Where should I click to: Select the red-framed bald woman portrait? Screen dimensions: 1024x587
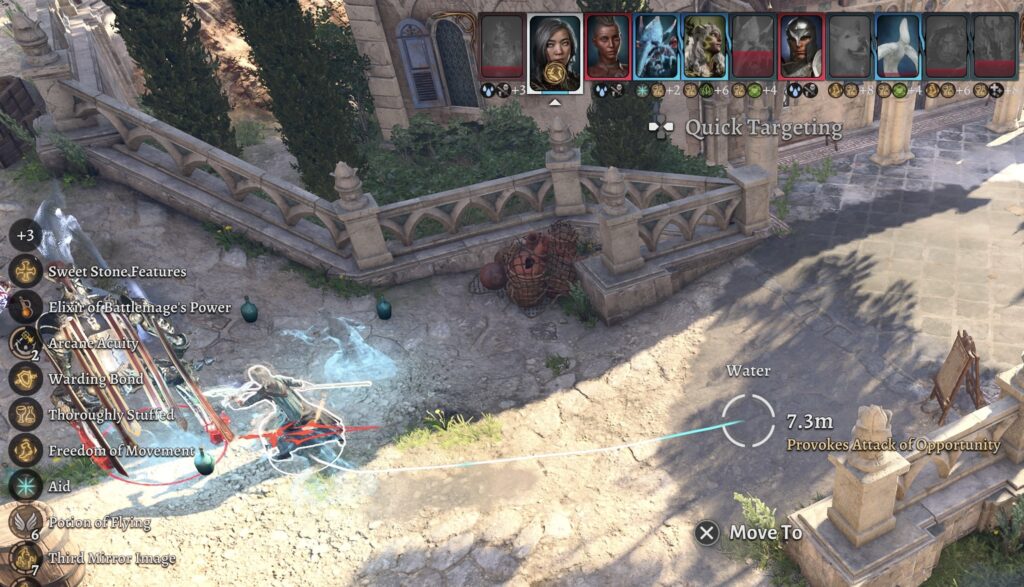tap(607, 46)
